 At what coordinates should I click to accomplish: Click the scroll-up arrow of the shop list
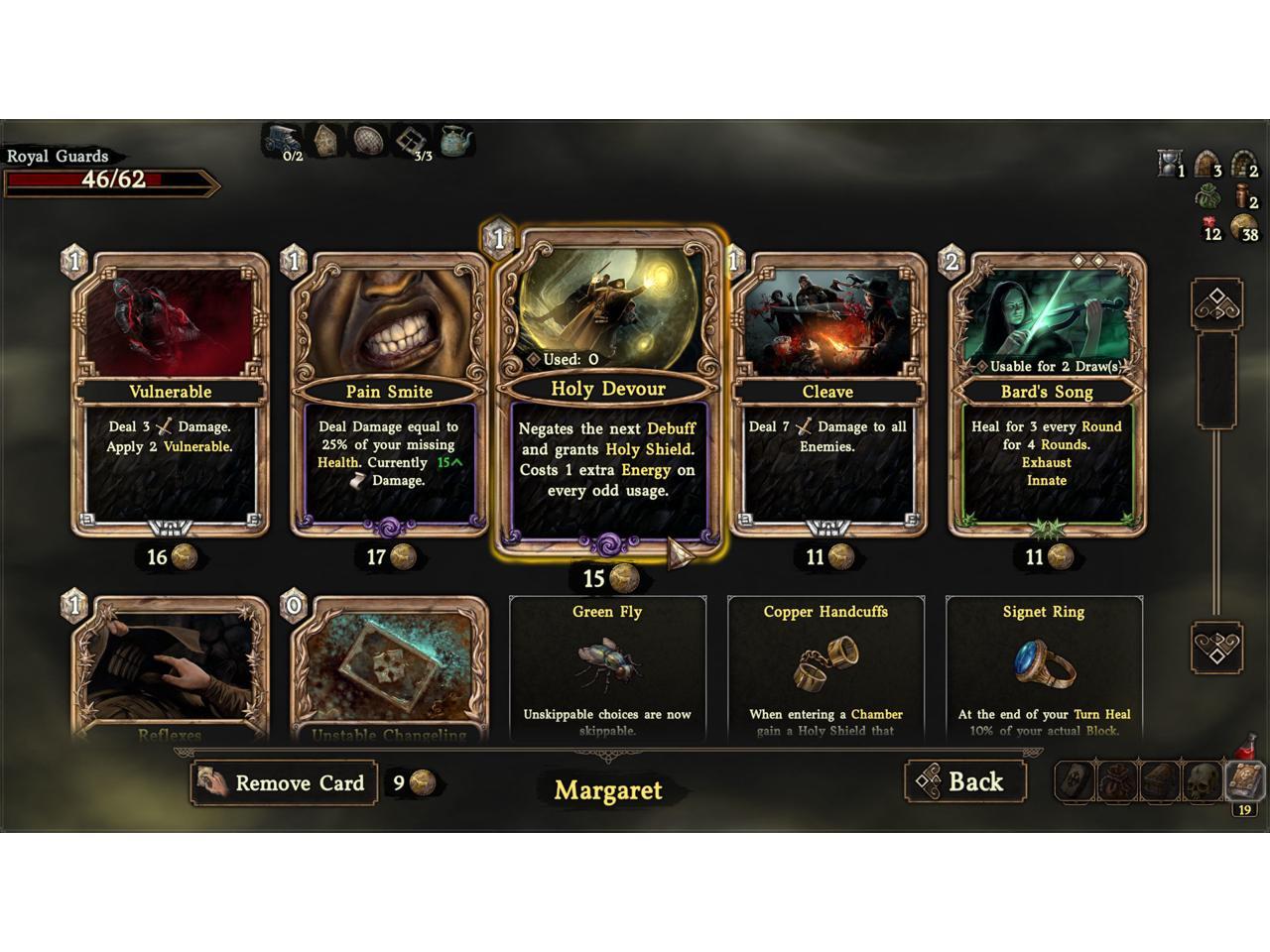(1216, 303)
